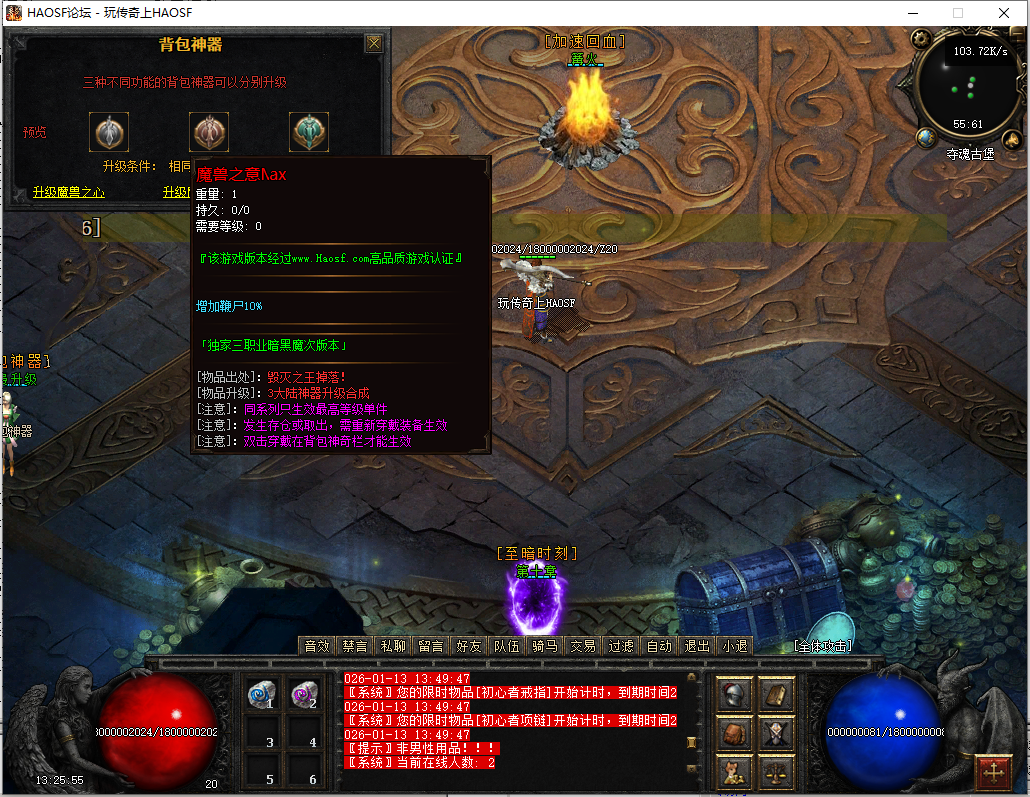
Task: Use the item in hotbar slot 2
Action: point(304,695)
